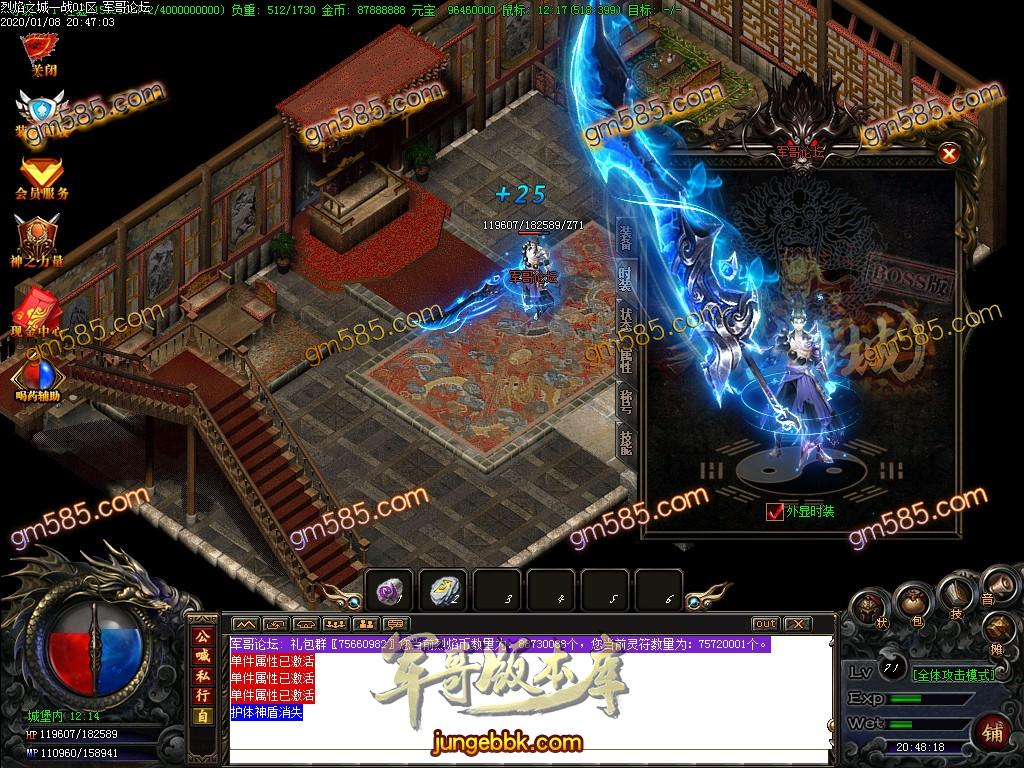Use the white stone in hotbar slot 2
The width and height of the screenshot is (1024, 768).
(x=443, y=591)
